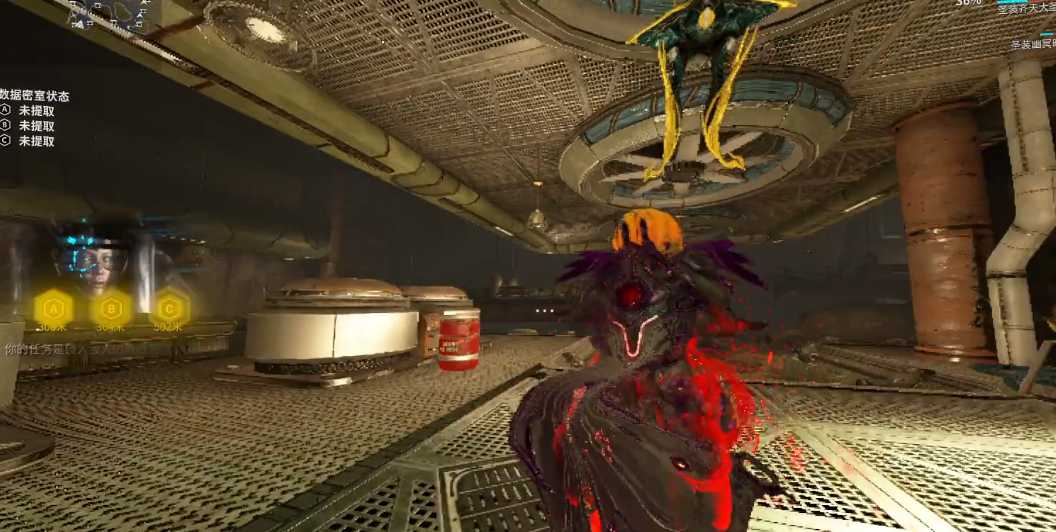Click the vault B status row

[x=28, y=126]
